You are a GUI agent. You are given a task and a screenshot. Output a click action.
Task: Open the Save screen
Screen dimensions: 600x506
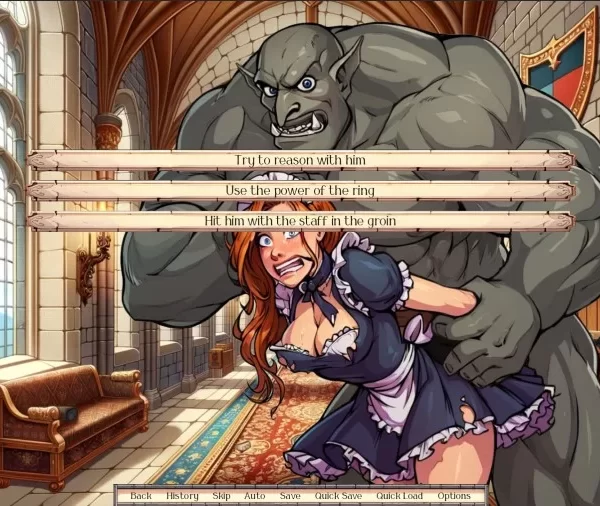[x=290, y=496]
